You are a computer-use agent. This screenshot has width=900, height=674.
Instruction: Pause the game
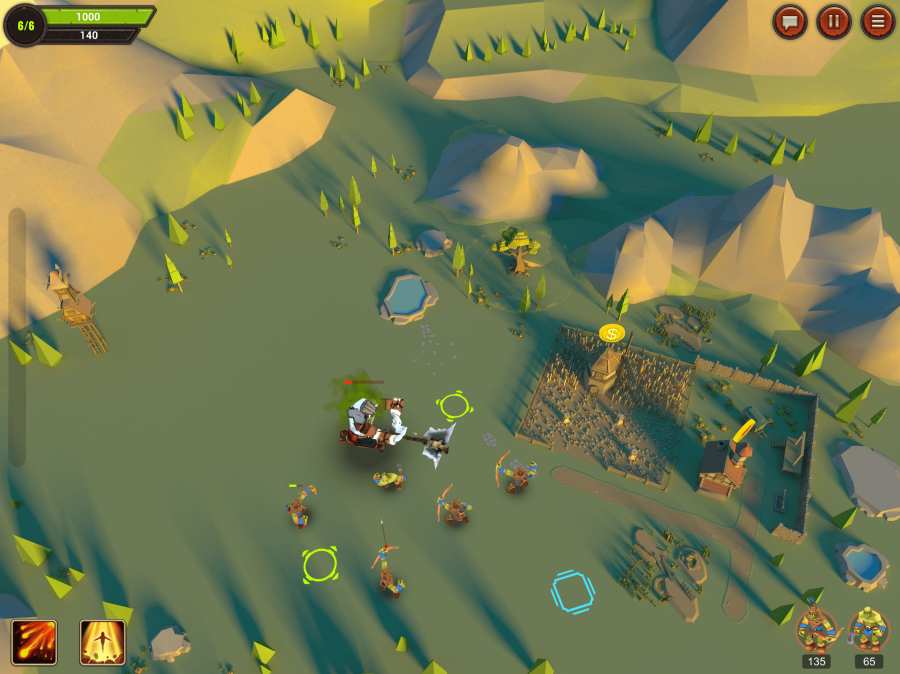pos(834,21)
